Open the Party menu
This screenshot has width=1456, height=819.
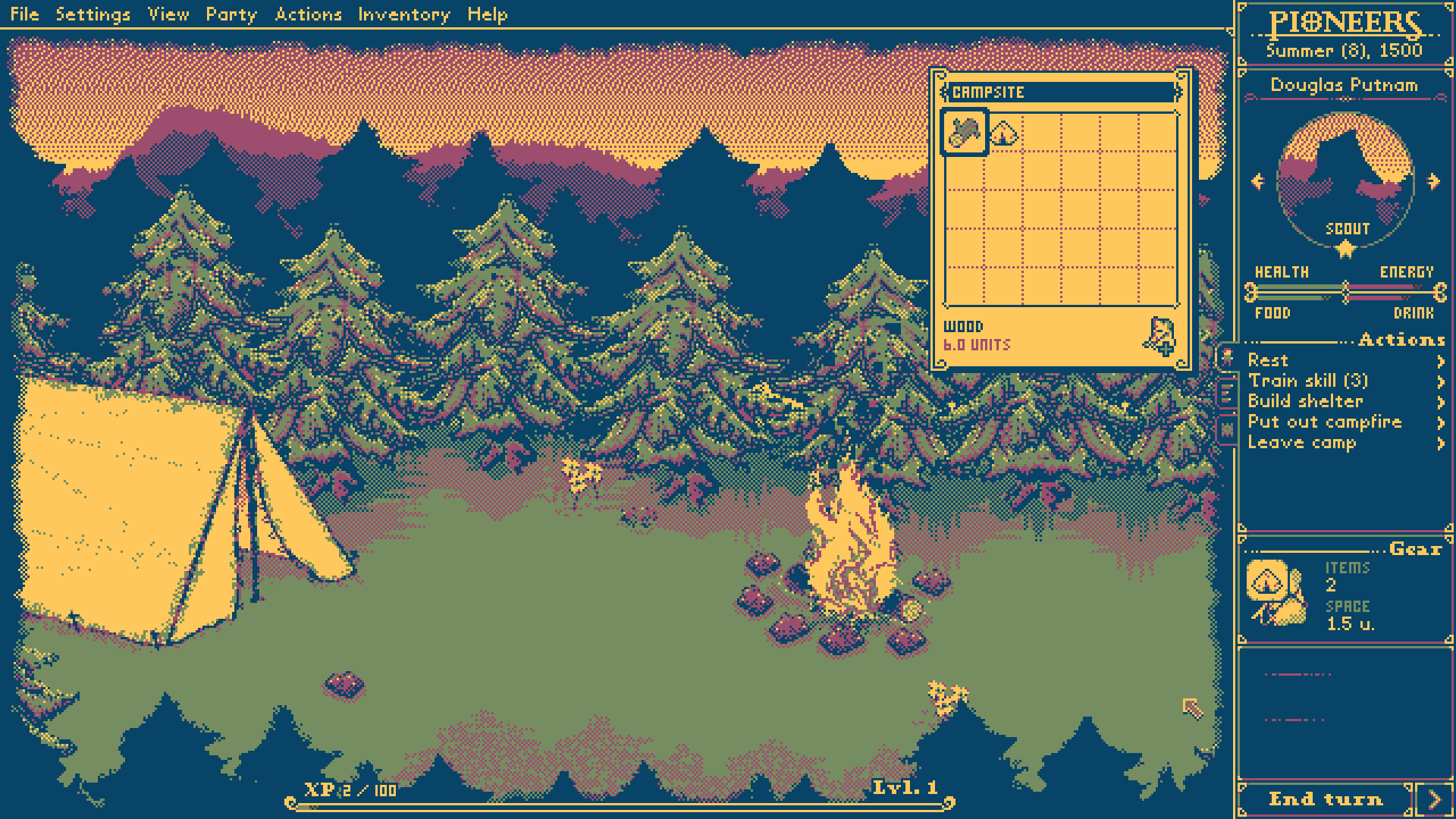(x=231, y=14)
